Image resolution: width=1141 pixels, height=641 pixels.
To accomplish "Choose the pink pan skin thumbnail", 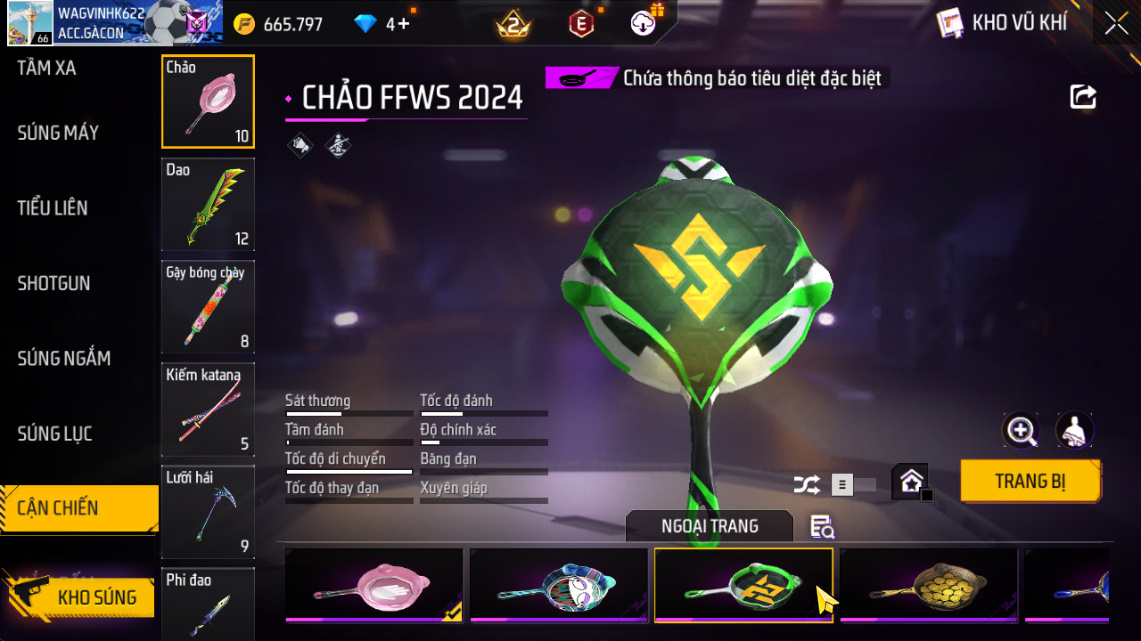I will coord(374,585).
